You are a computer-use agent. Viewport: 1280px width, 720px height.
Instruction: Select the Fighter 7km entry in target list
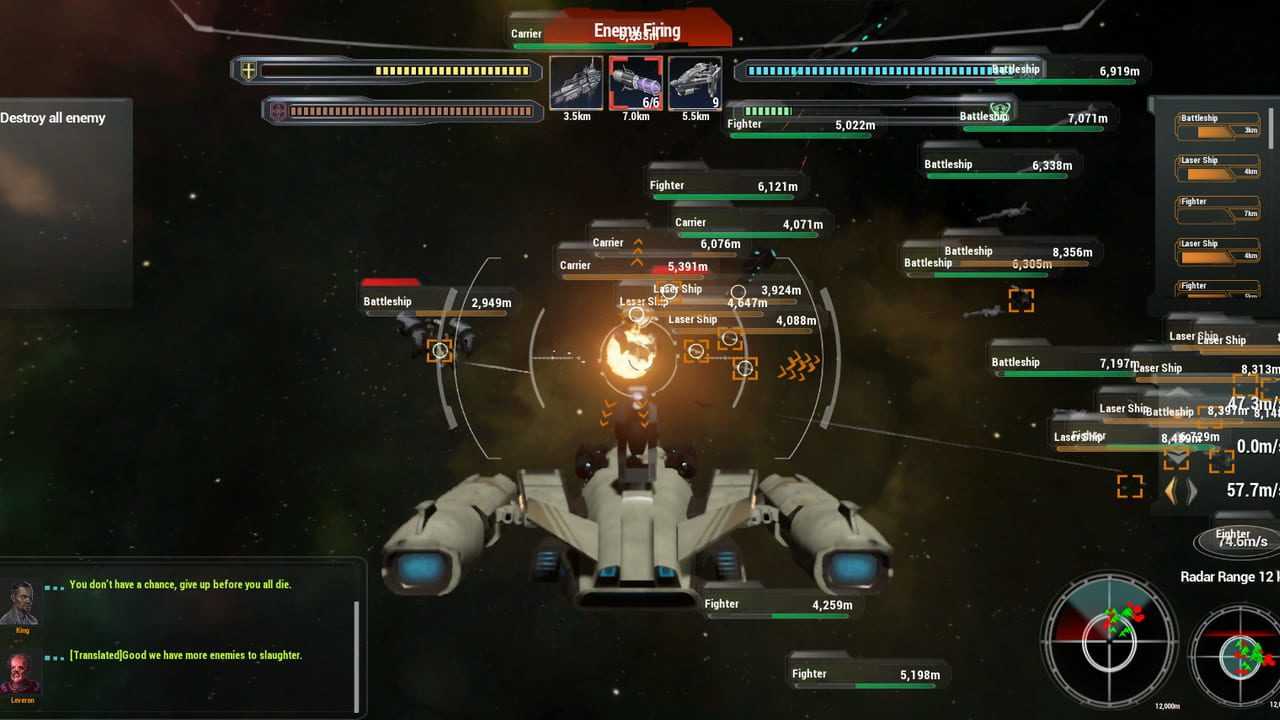[1217, 209]
